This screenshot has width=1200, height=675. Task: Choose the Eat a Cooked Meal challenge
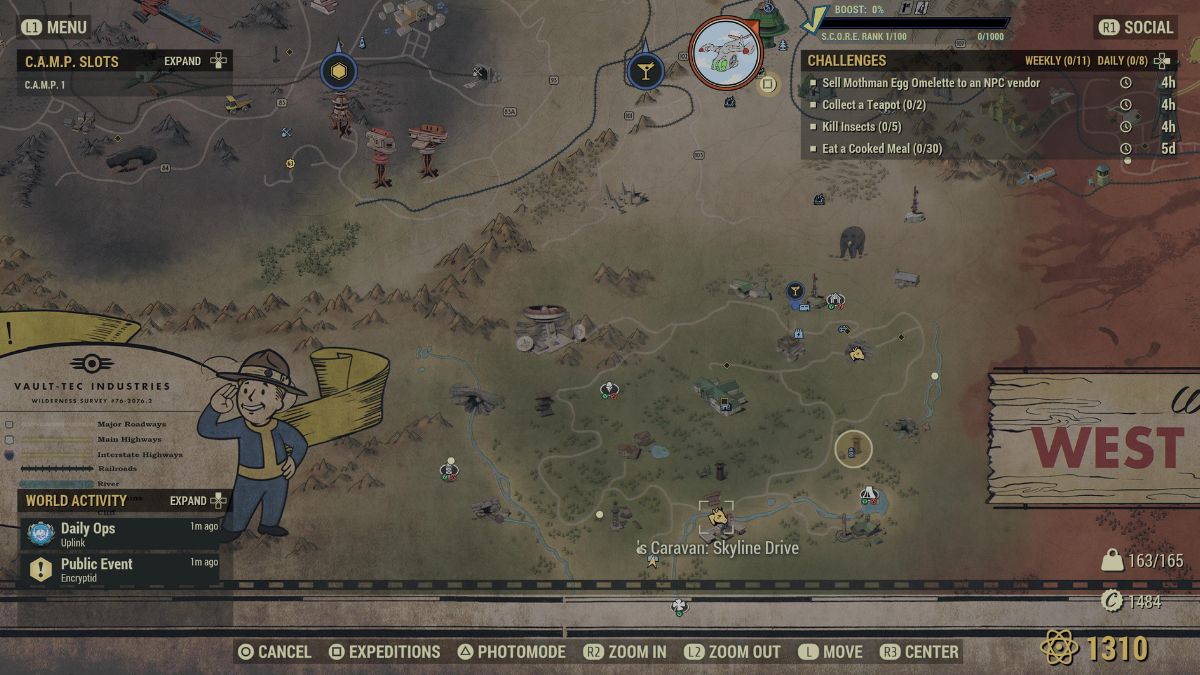point(881,149)
